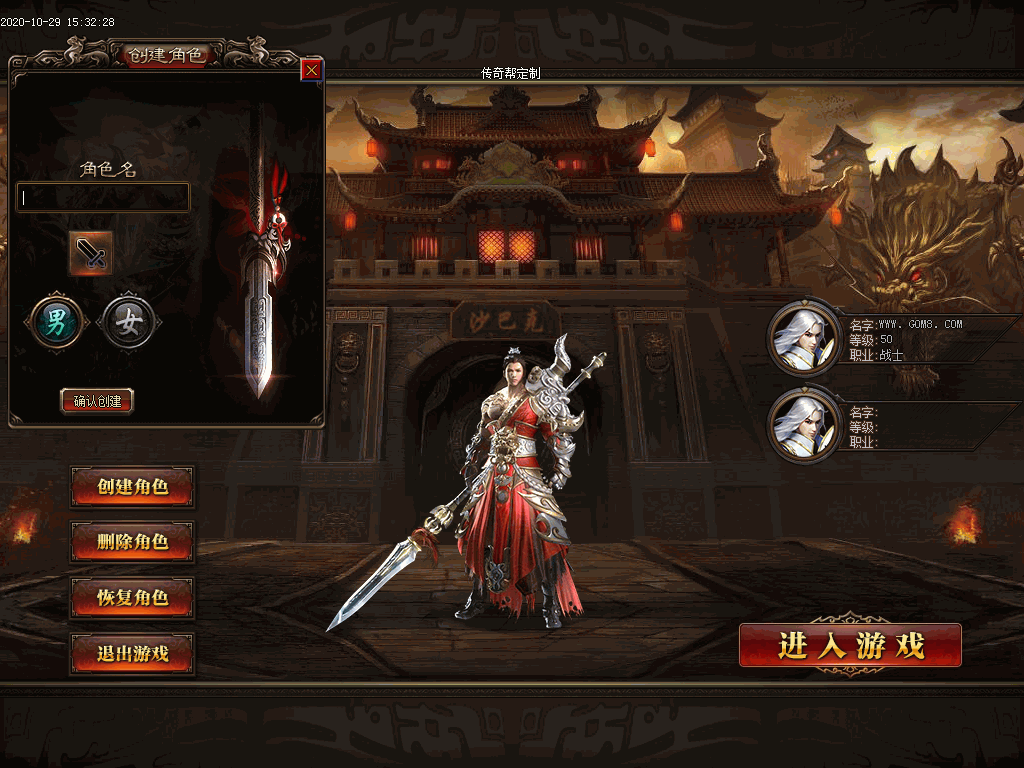Select the warrior sword class icon
Viewport: 1024px width, 768px height.
91,254
